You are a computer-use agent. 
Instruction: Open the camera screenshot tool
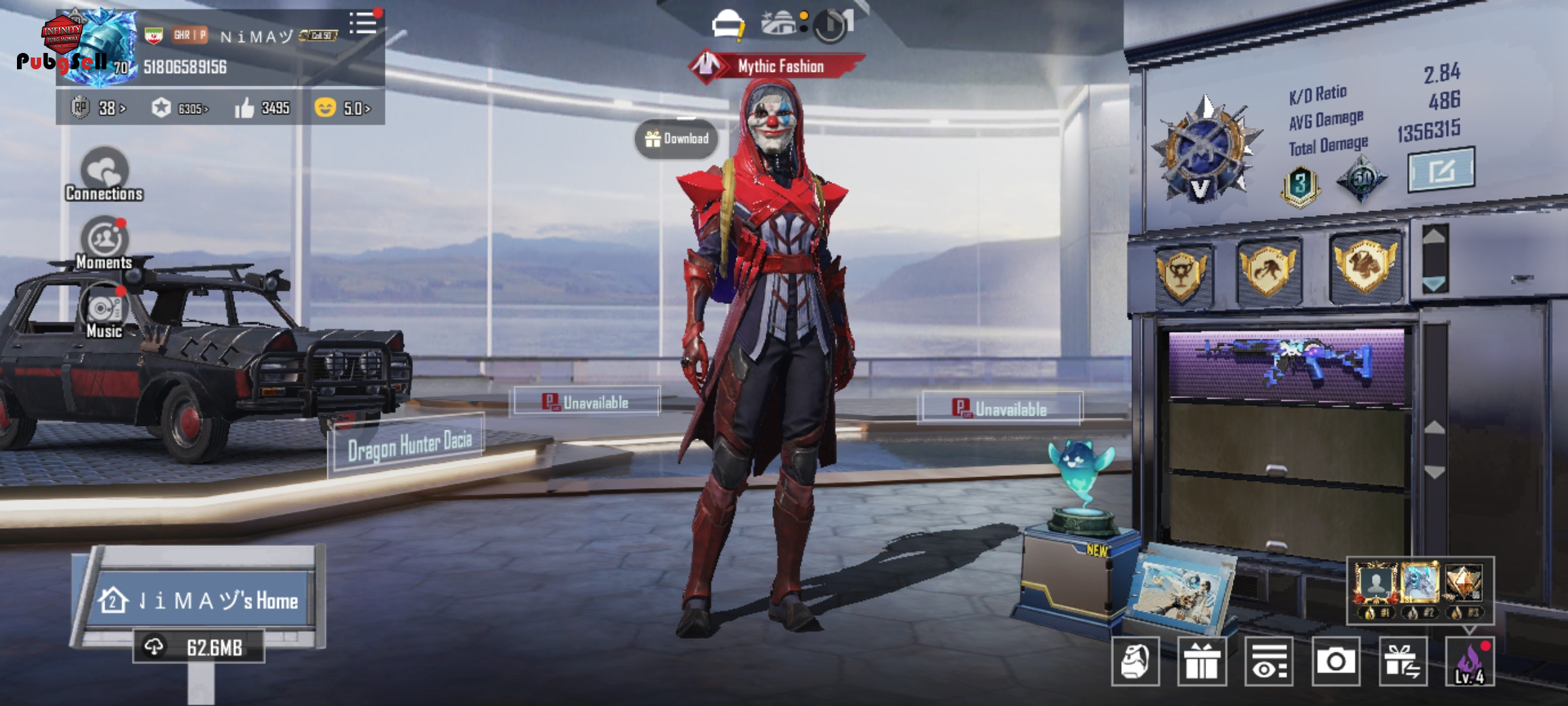pyautogui.click(x=1335, y=662)
